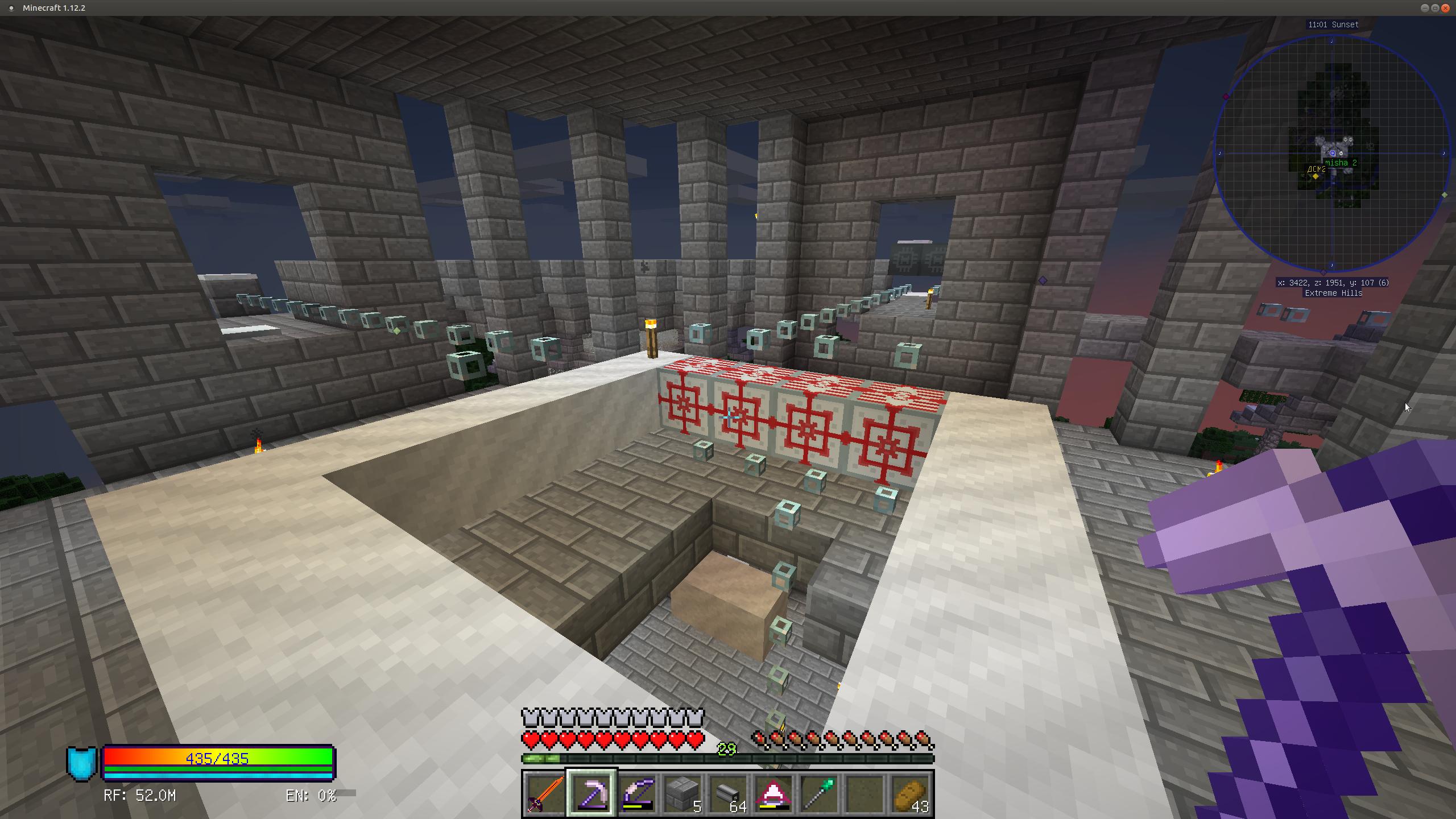1456x819 pixels.
Task: Click the 'misha 2' label on the minimap
Action: tap(1341, 163)
